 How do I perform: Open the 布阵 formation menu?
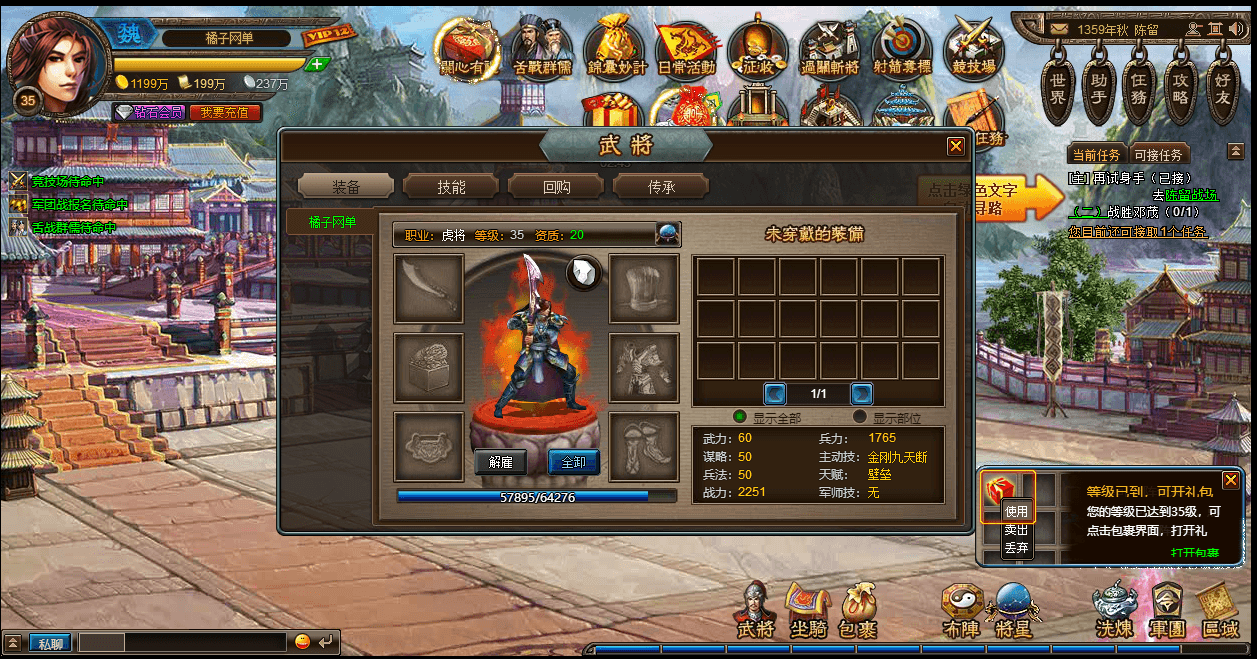click(x=960, y=609)
